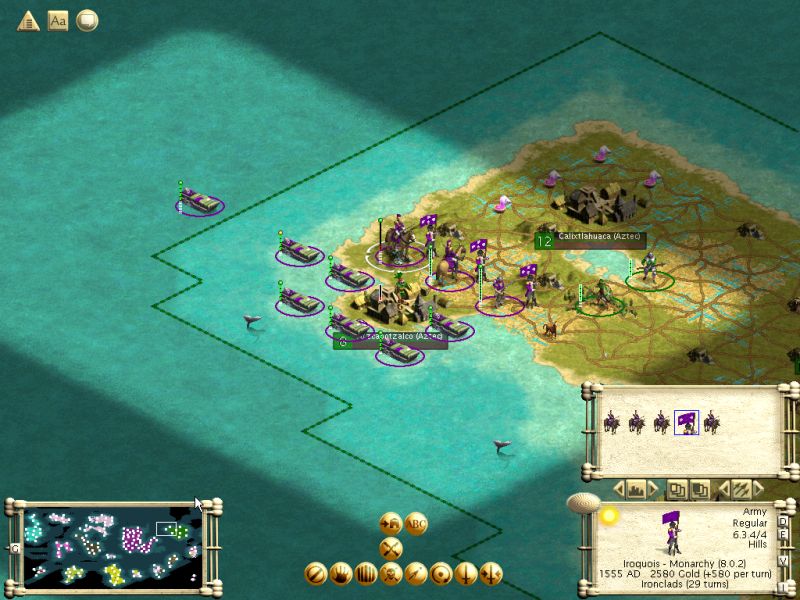Click the crossed-swords order button
800x600 pixels.
click(391, 548)
